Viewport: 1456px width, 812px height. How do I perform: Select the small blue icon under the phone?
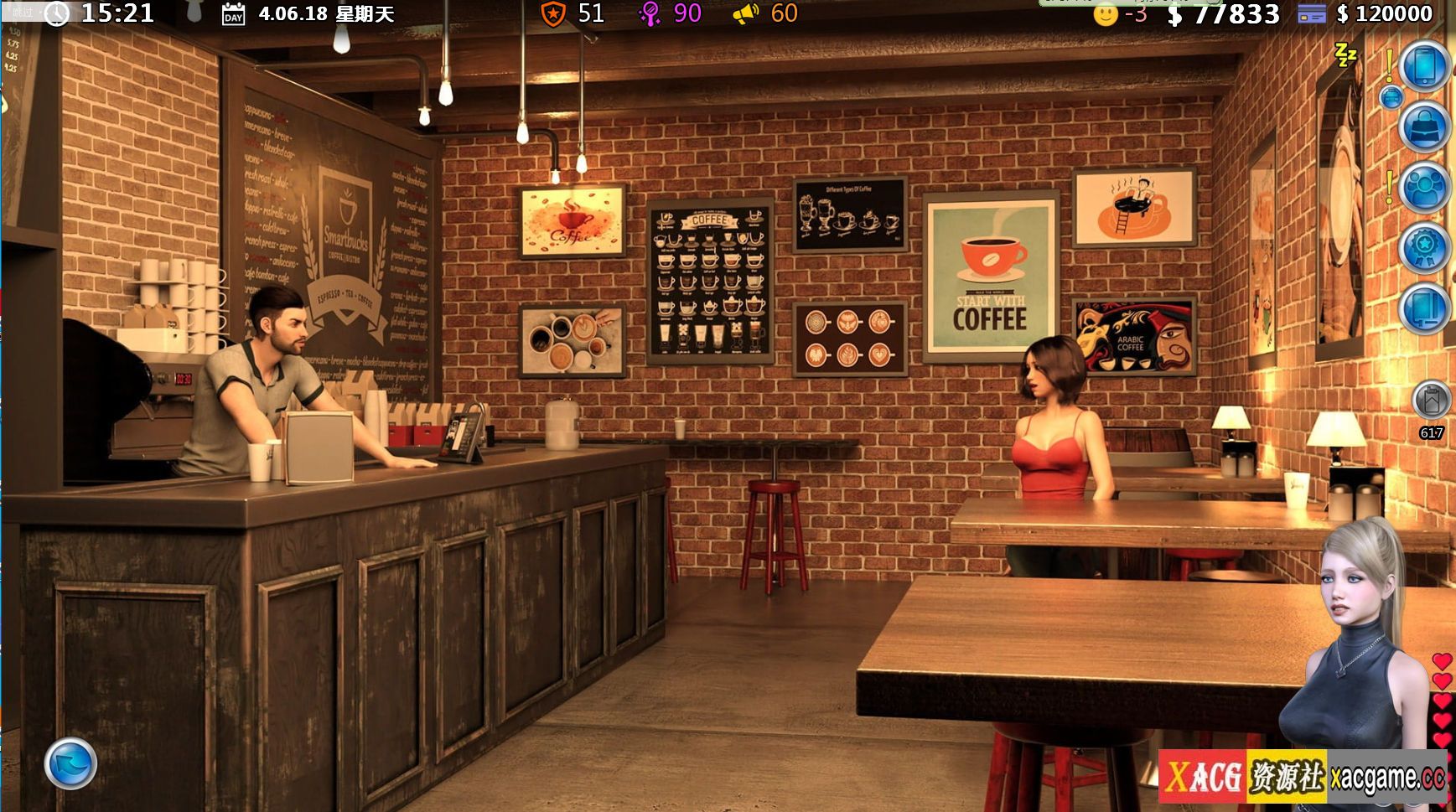(1391, 98)
